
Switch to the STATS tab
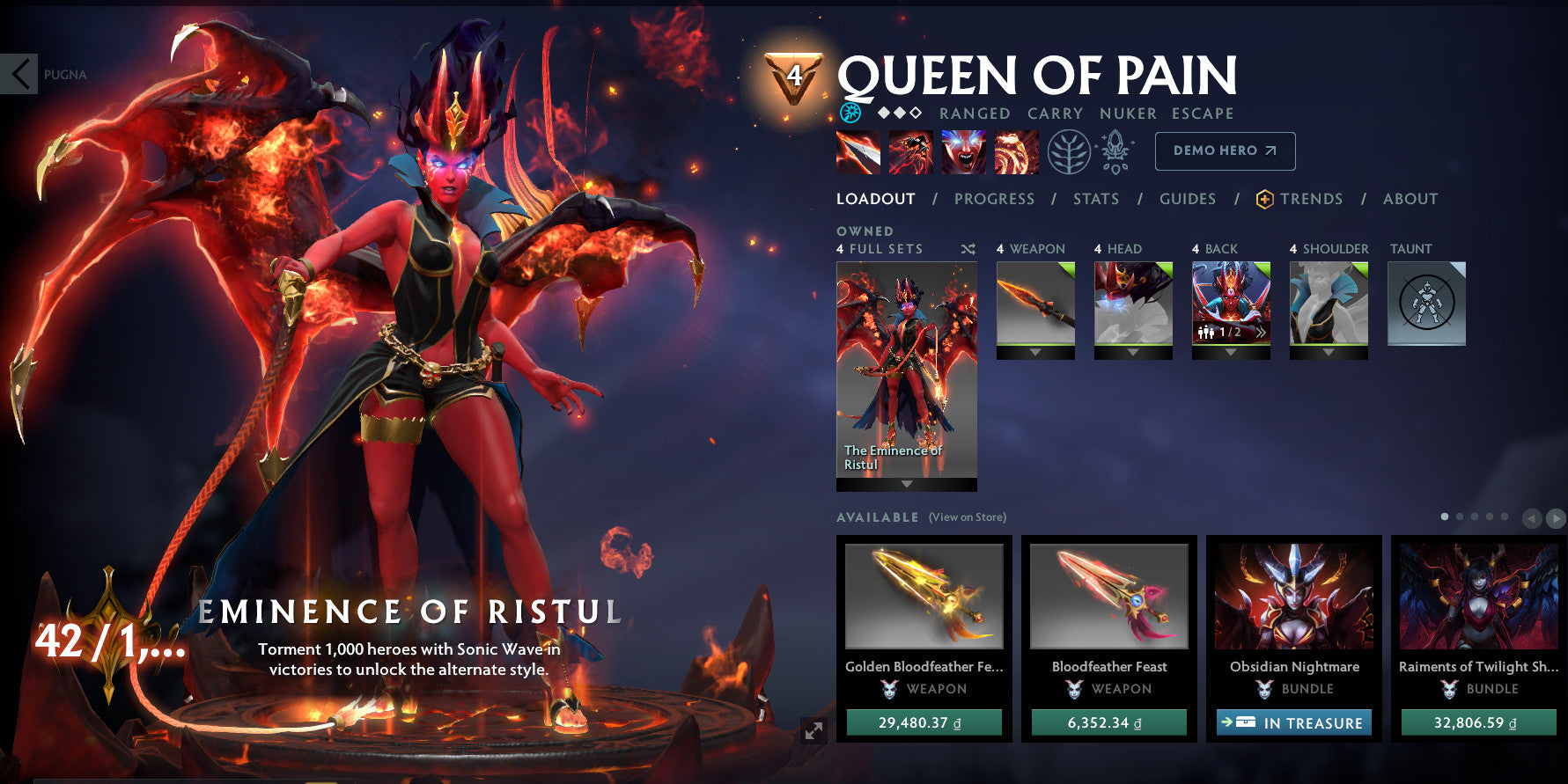1095,199
